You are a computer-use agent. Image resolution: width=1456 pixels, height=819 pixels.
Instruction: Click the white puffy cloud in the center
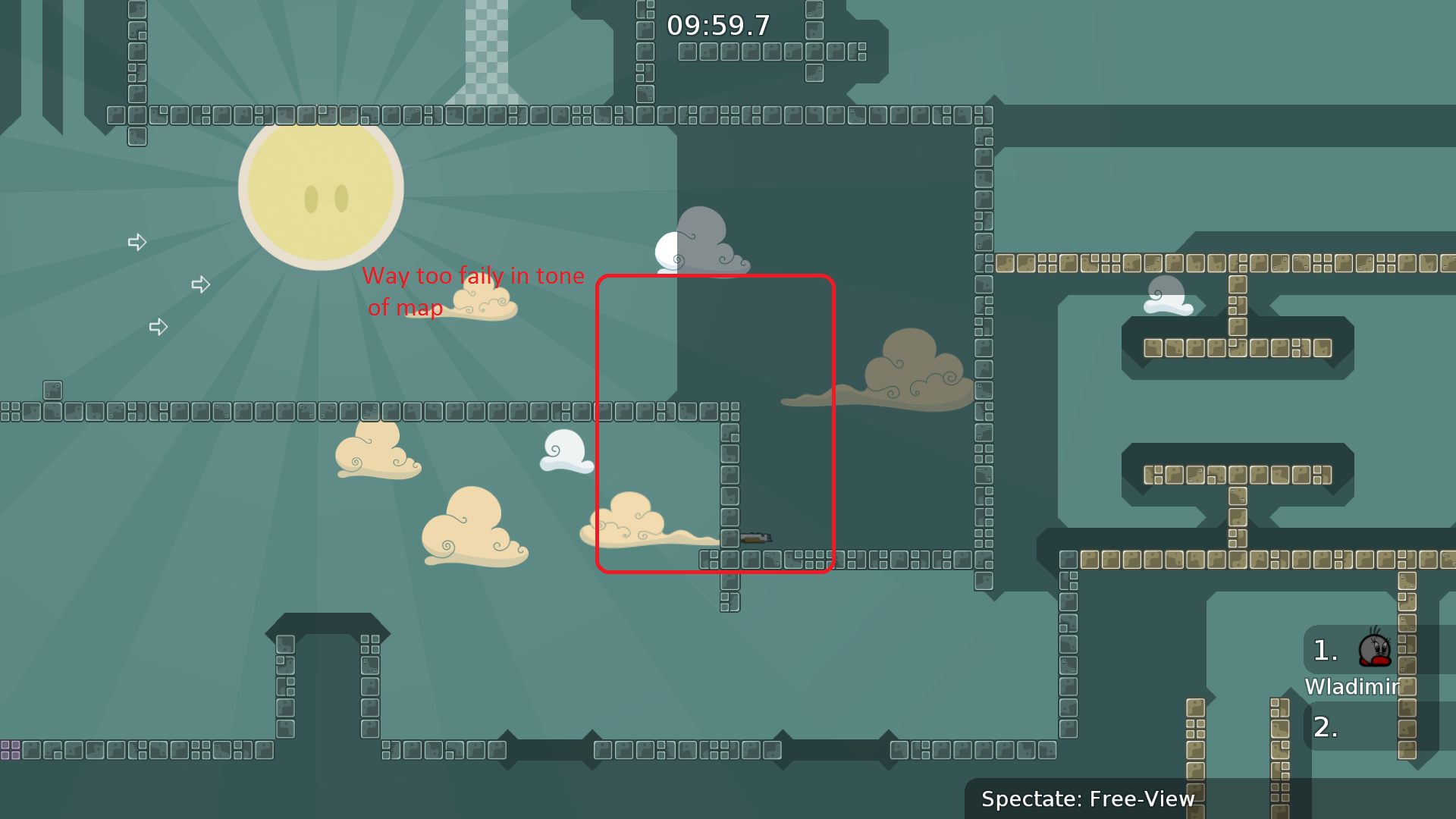[565, 449]
